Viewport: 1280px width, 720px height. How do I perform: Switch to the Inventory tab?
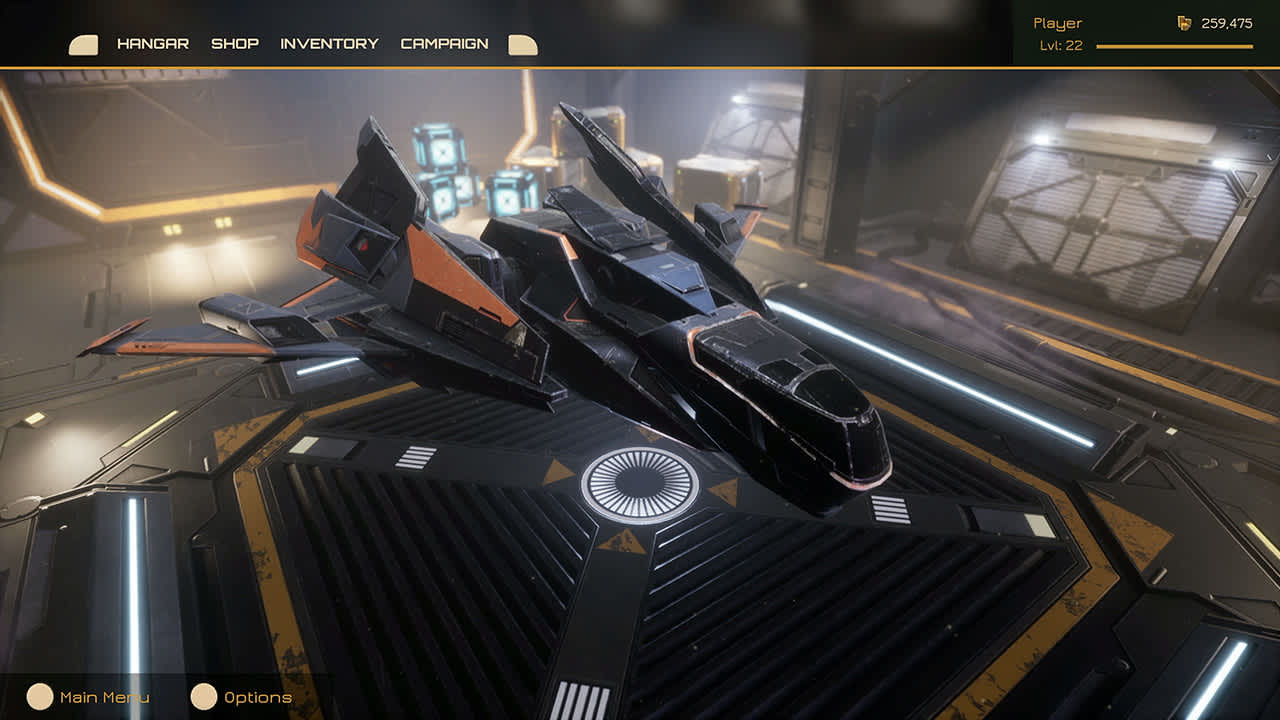click(328, 44)
